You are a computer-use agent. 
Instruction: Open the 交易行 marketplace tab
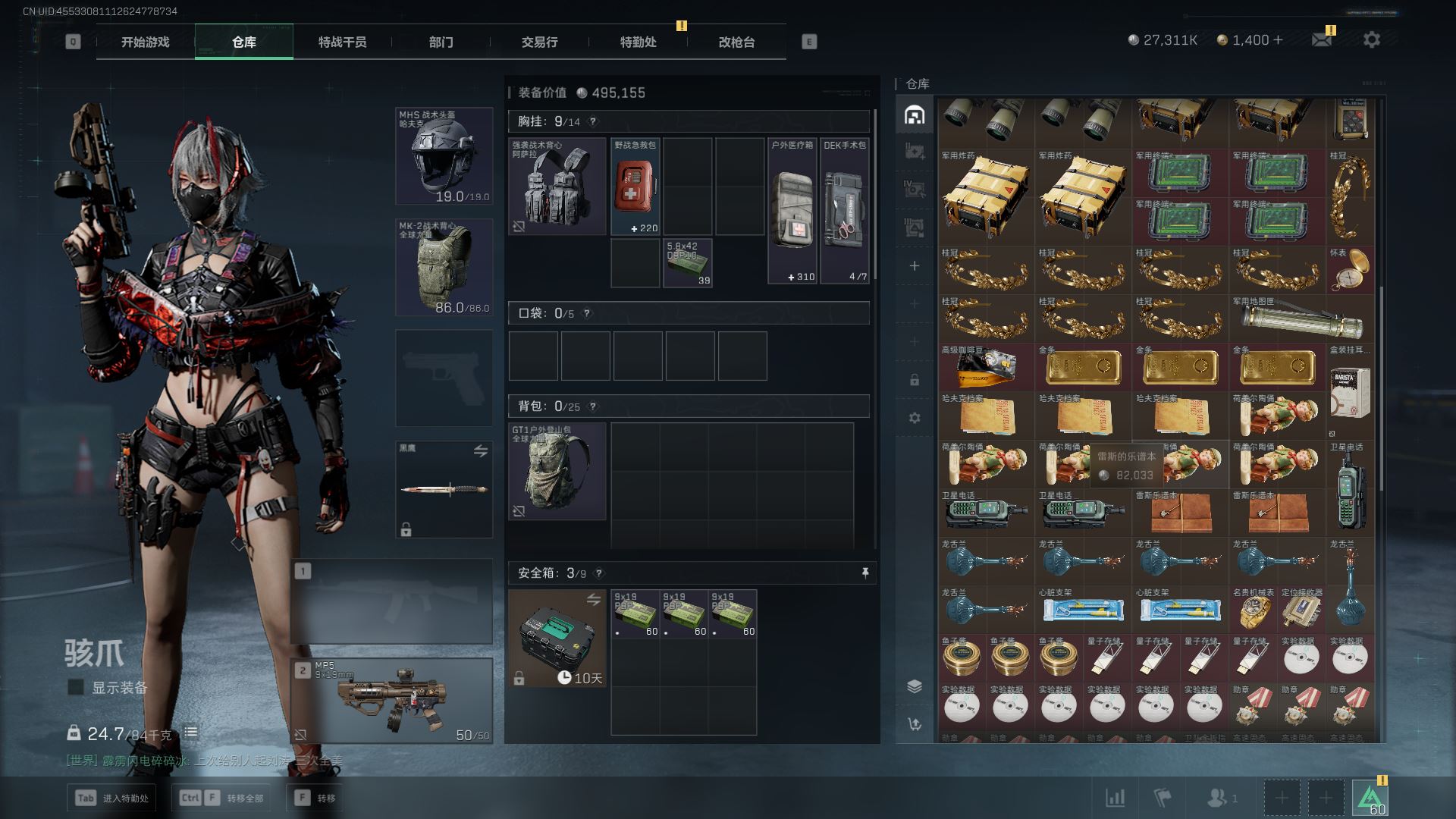click(x=539, y=42)
